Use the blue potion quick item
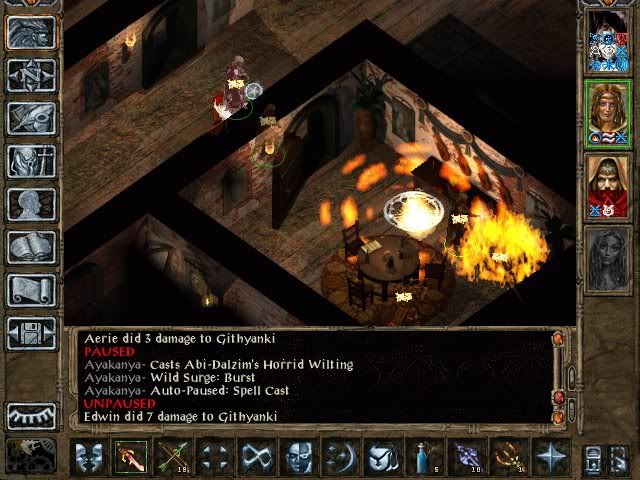 425,457
